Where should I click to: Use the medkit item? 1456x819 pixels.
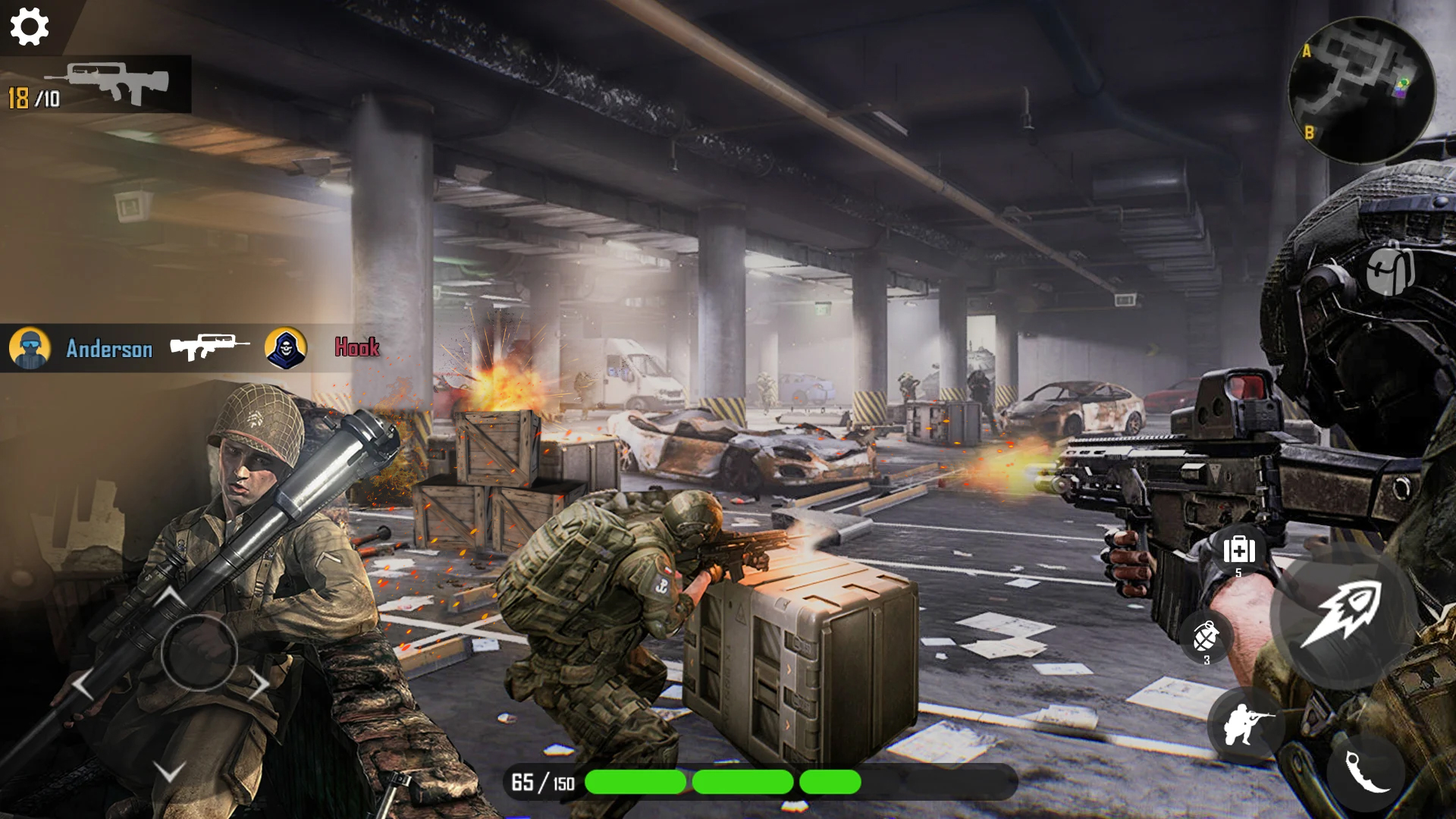click(1239, 551)
